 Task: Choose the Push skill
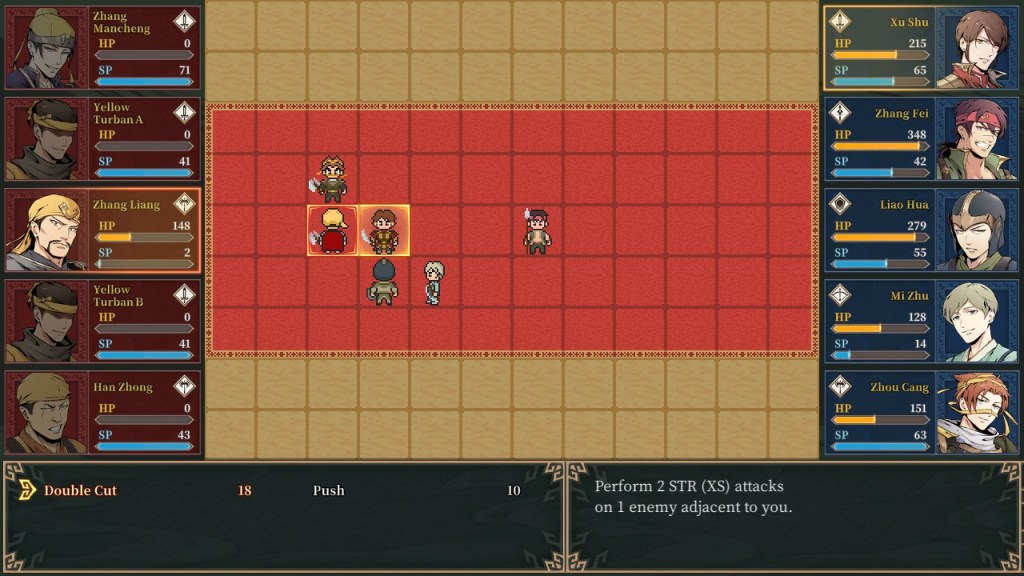pyautogui.click(x=328, y=491)
